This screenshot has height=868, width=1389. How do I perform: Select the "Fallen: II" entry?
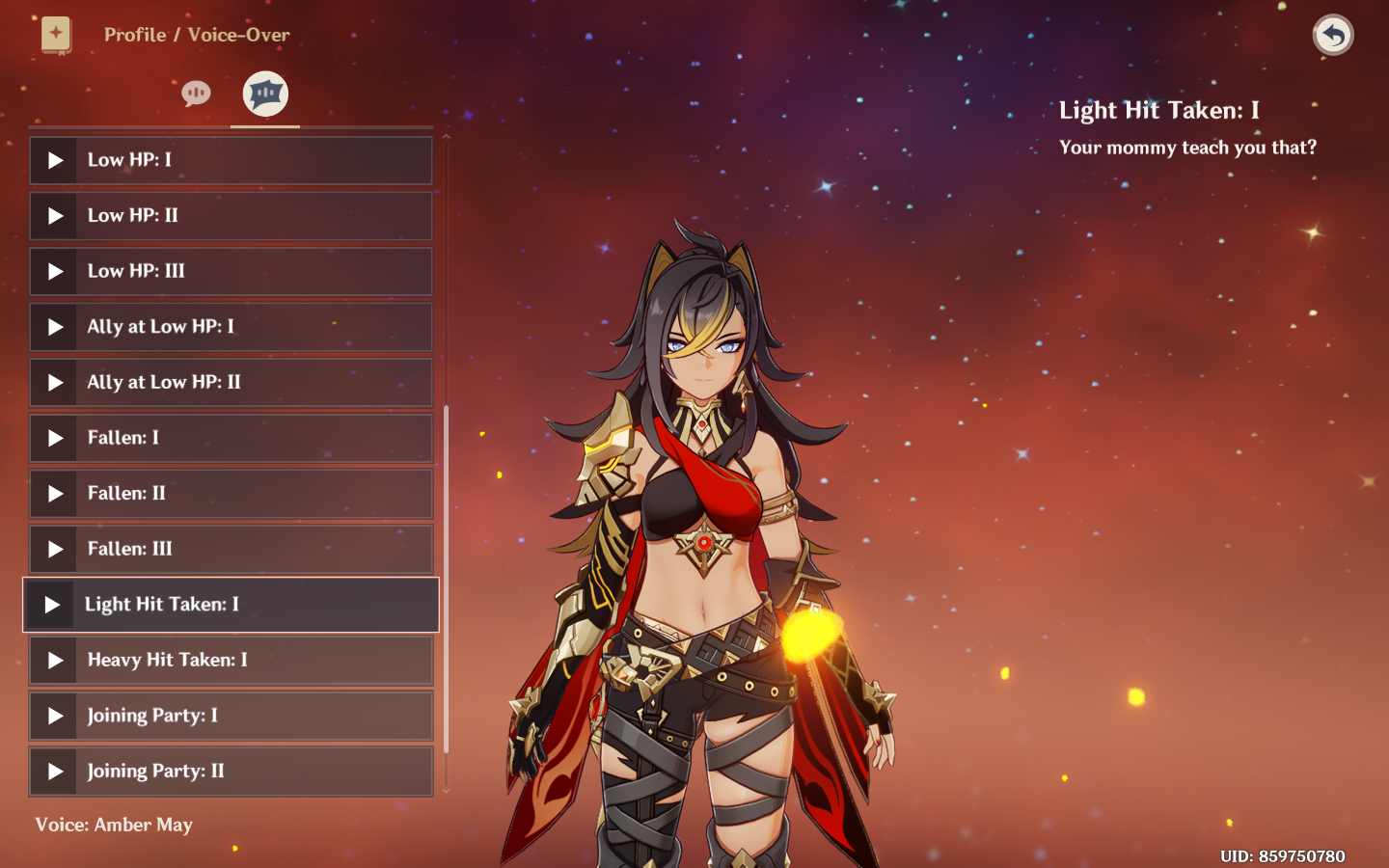coord(231,493)
